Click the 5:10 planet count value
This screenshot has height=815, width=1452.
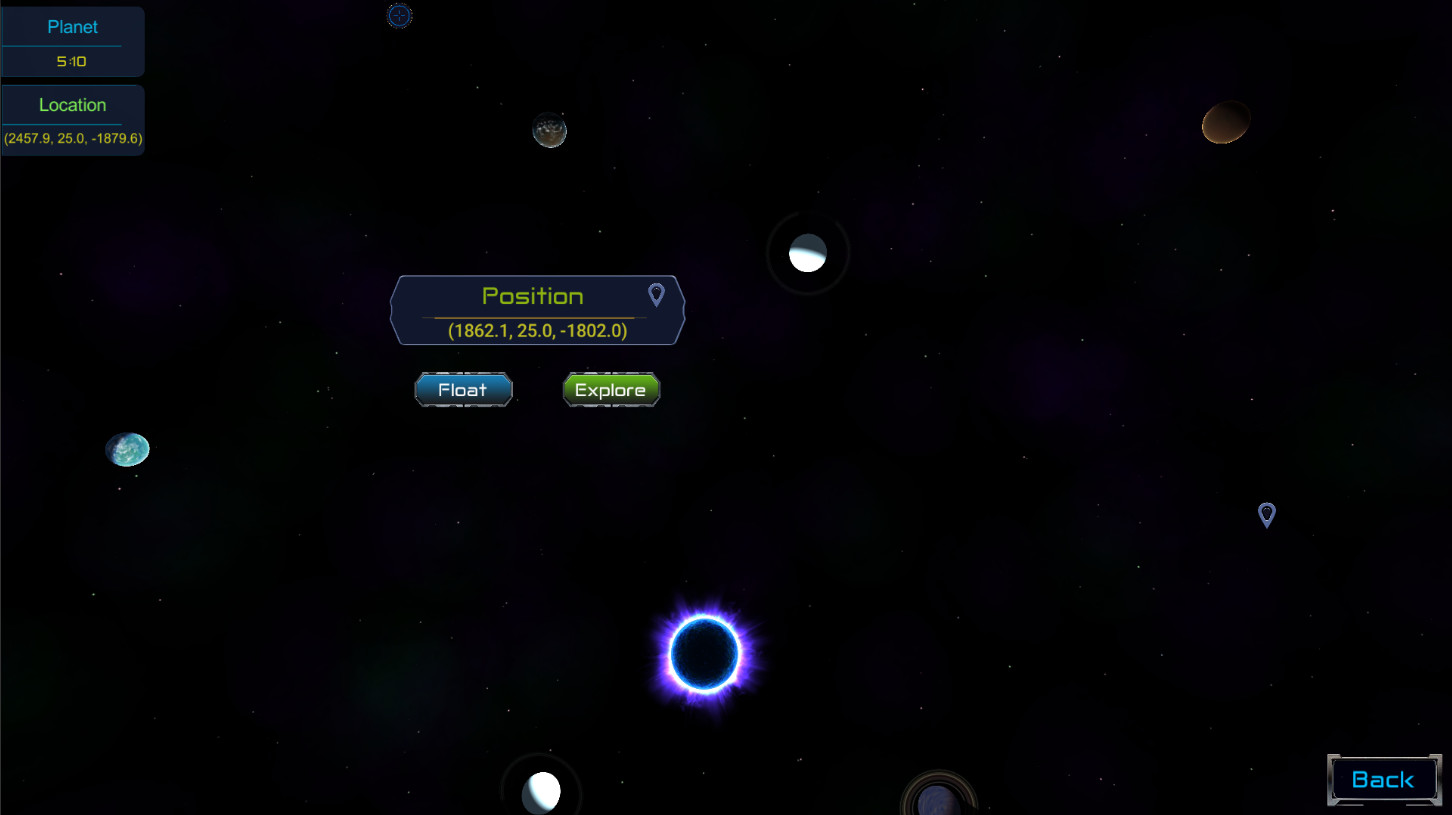(72, 60)
